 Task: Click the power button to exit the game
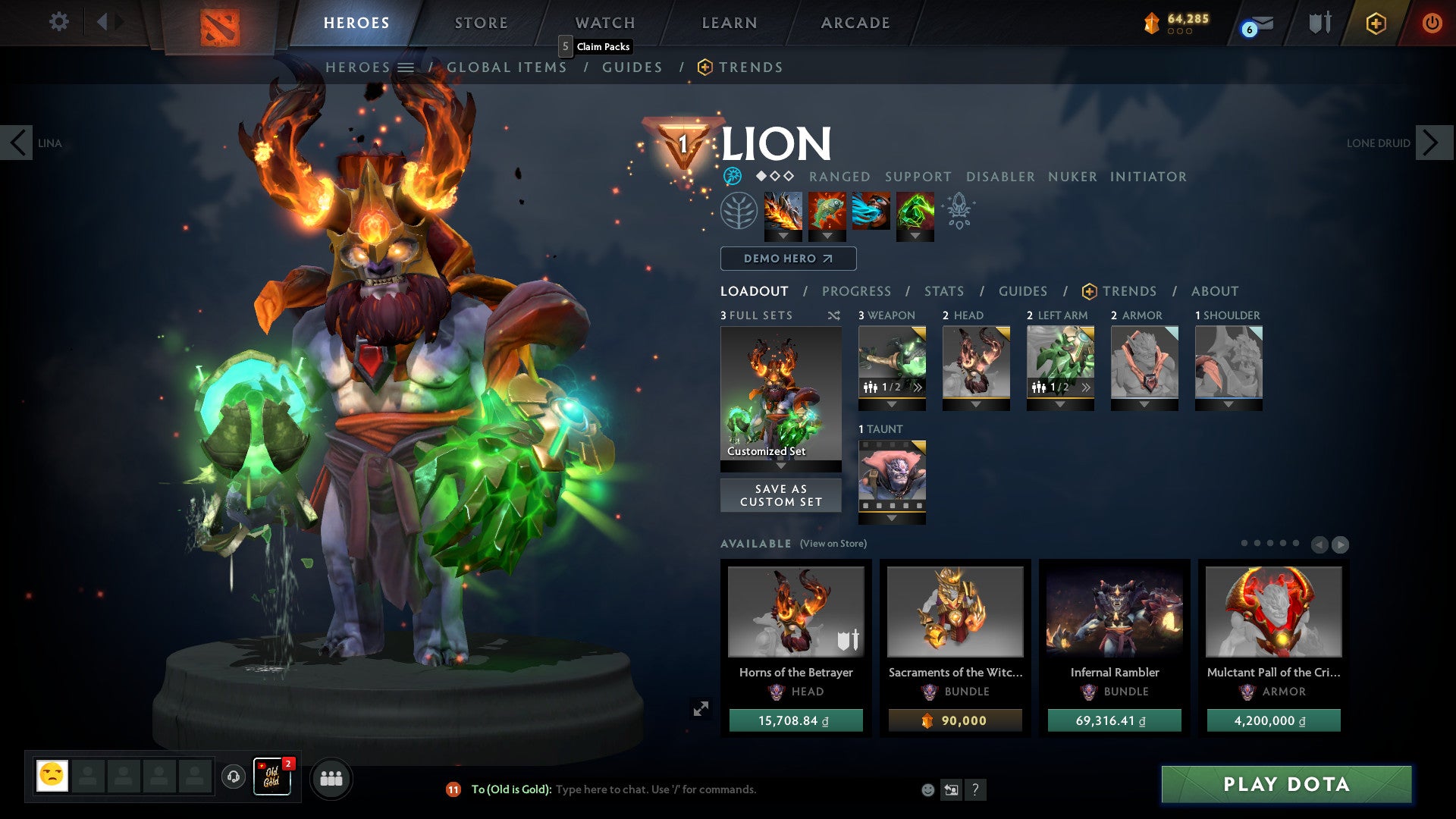[x=1432, y=24]
